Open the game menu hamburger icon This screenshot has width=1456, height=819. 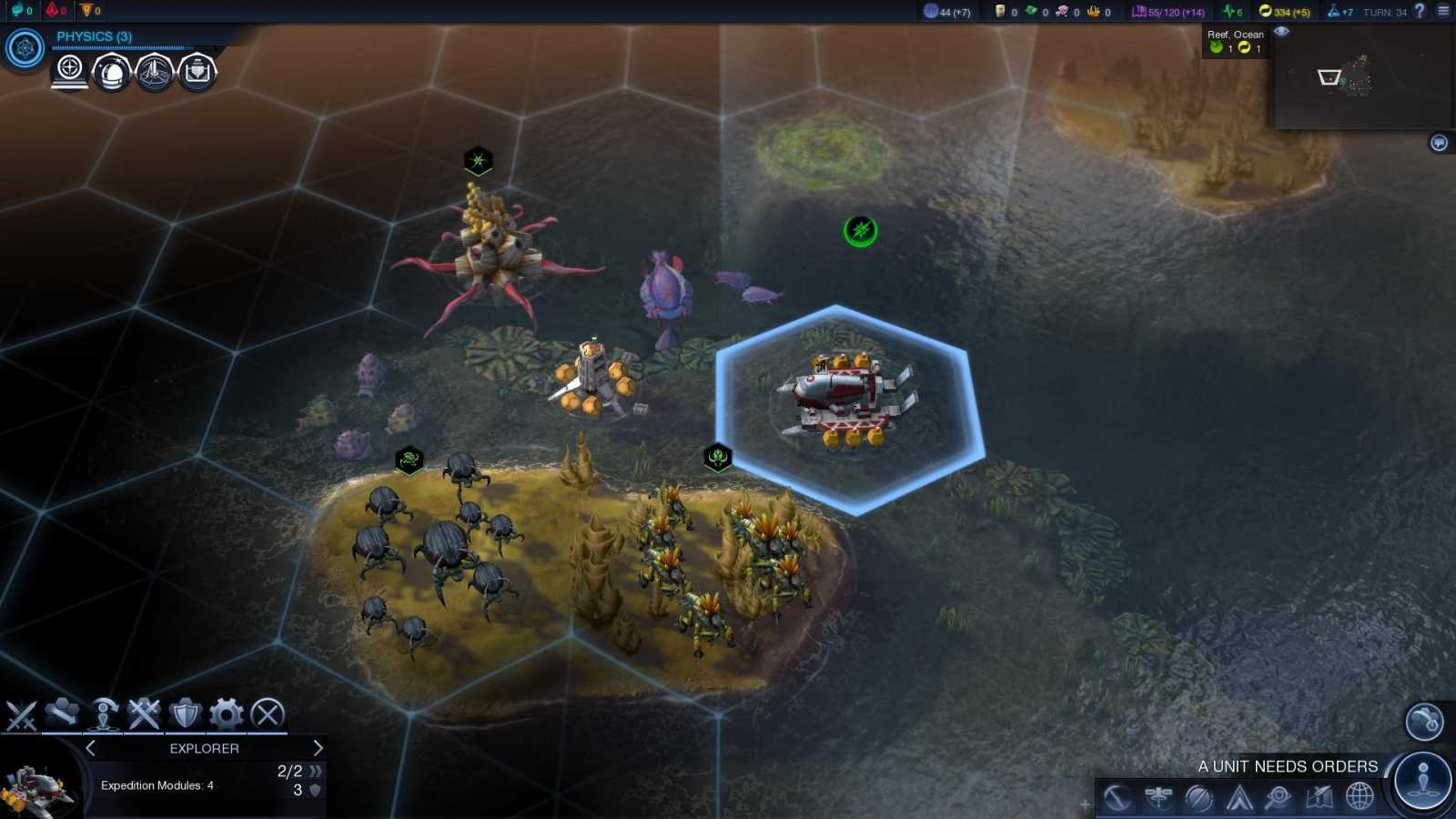[x=1442, y=11]
